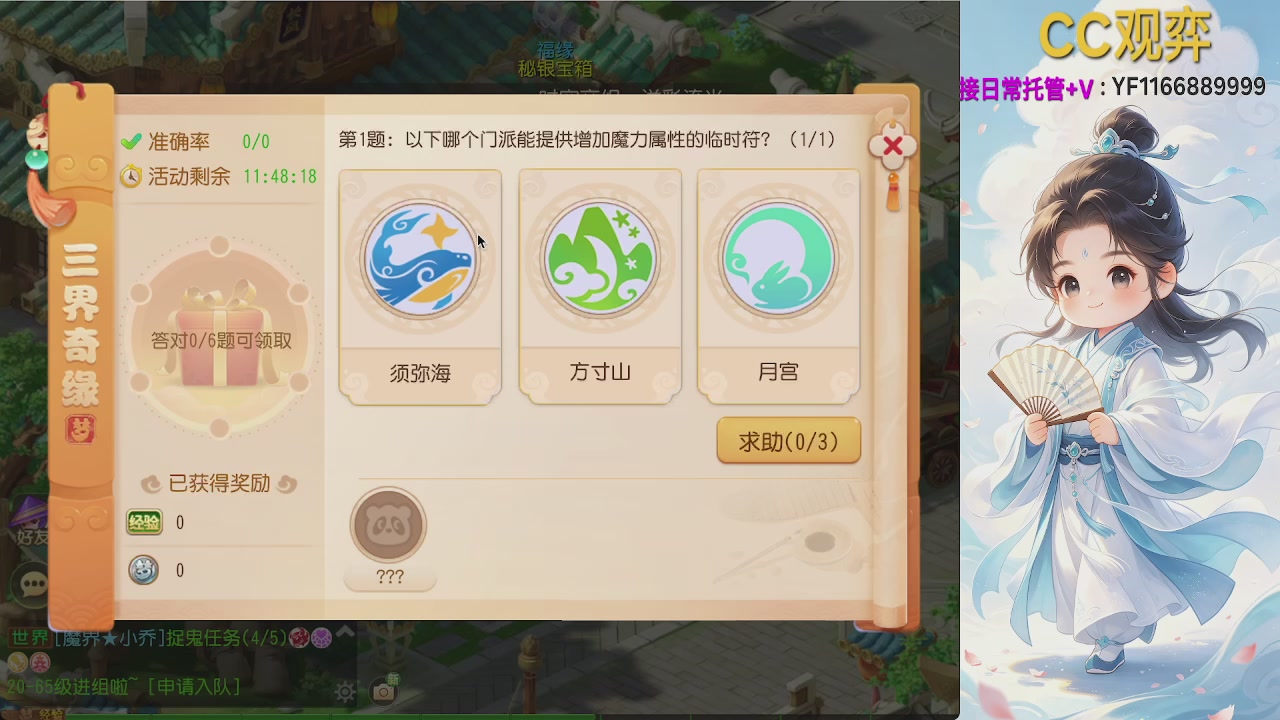The height and width of the screenshot is (720, 1280).
Task: Expand the chat panel with the up arrow
Action: [344, 631]
